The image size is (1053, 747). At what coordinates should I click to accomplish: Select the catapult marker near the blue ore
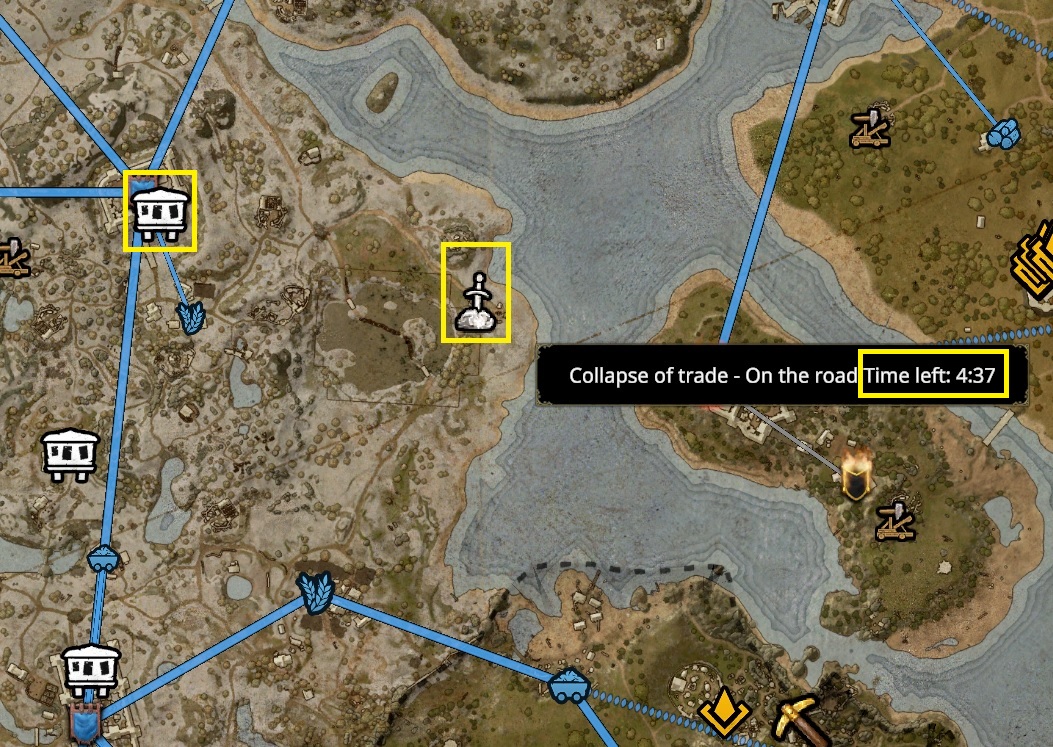point(868,129)
